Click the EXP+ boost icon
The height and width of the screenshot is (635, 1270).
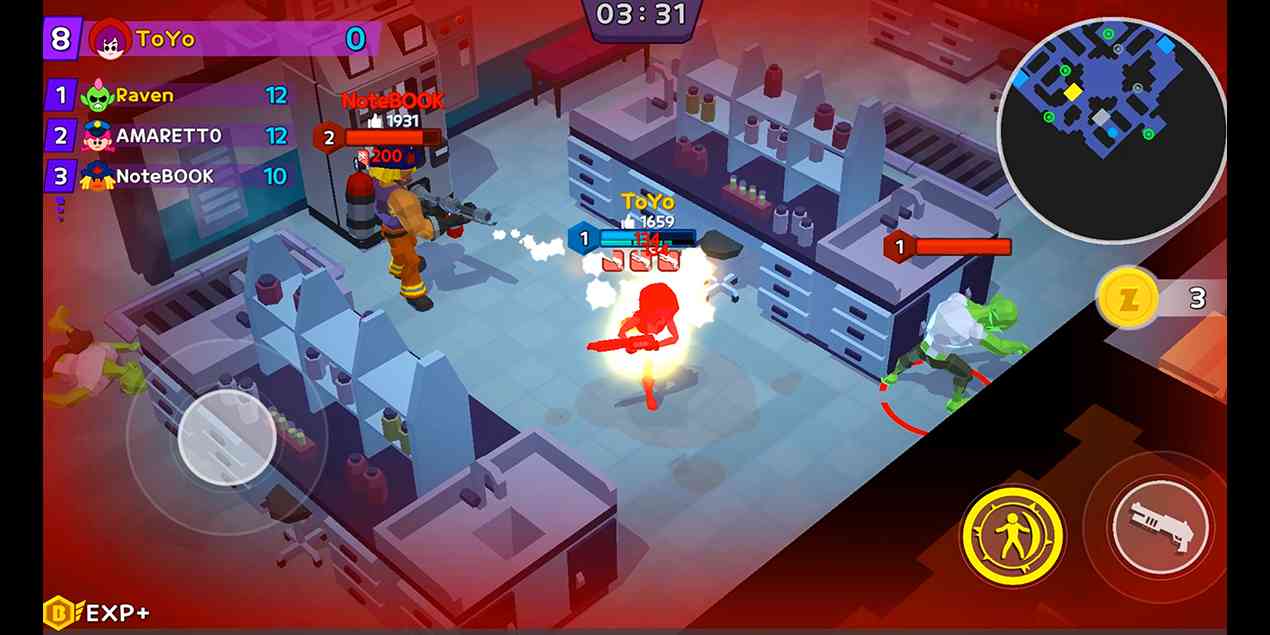tap(97, 612)
